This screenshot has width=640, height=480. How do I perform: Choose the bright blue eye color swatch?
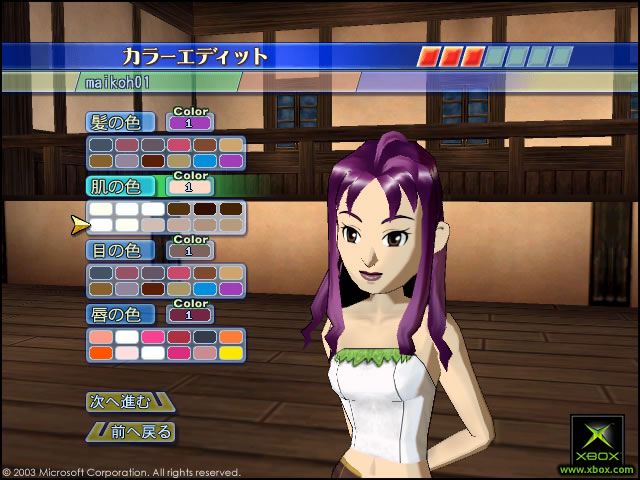click(x=205, y=288)
